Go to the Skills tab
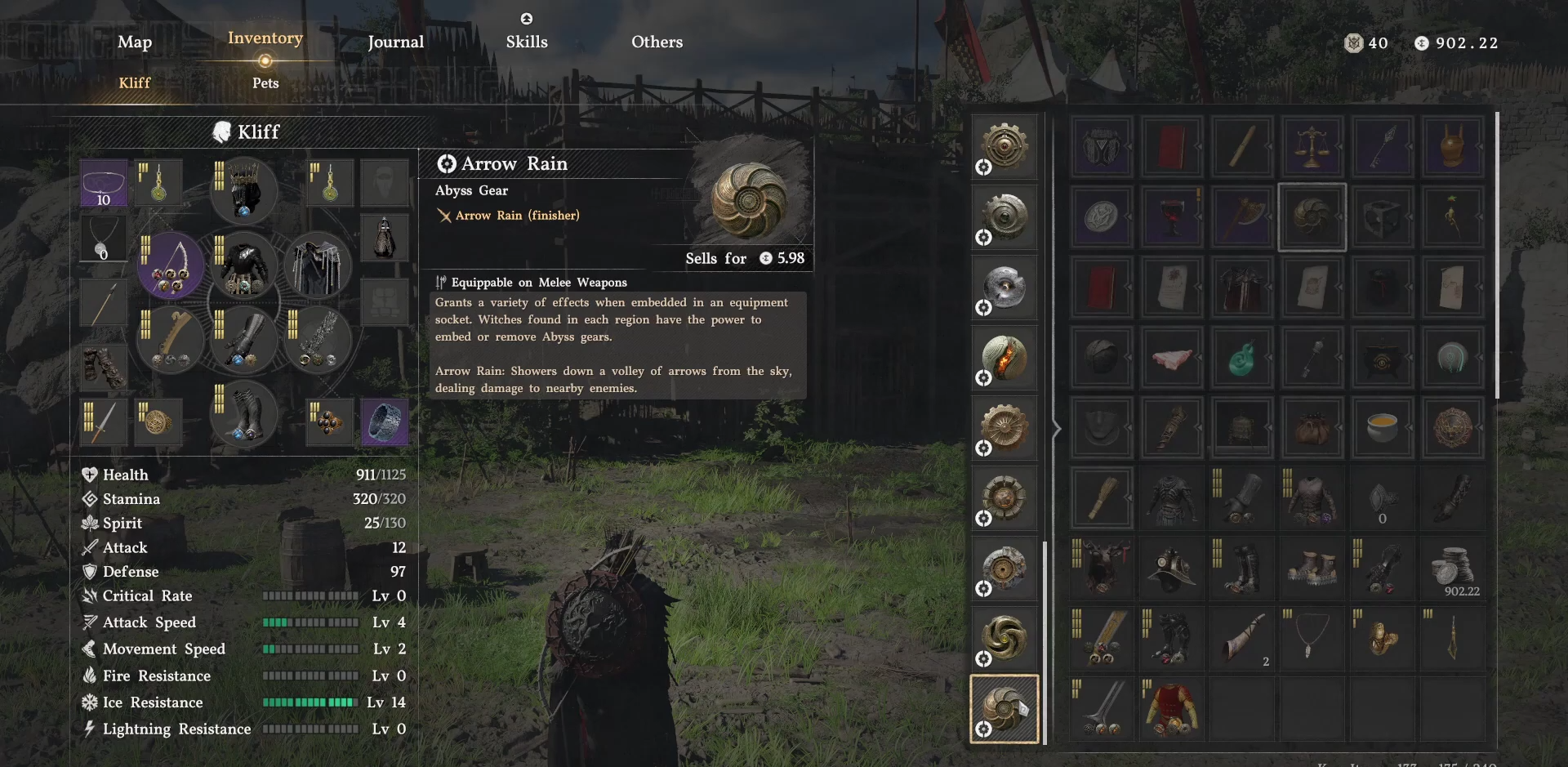The image size is (1568, 767). (x=527, y=42)
